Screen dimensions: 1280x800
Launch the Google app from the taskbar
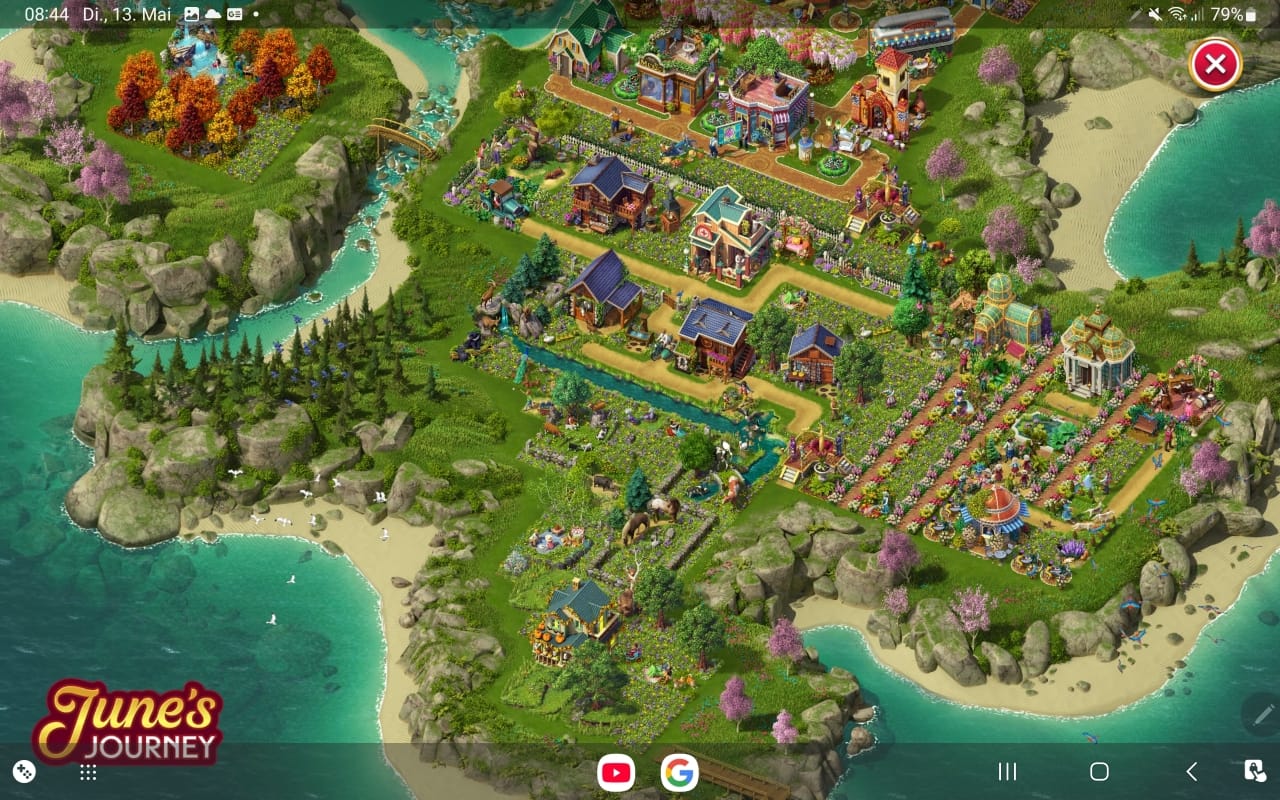pos(679,772)
